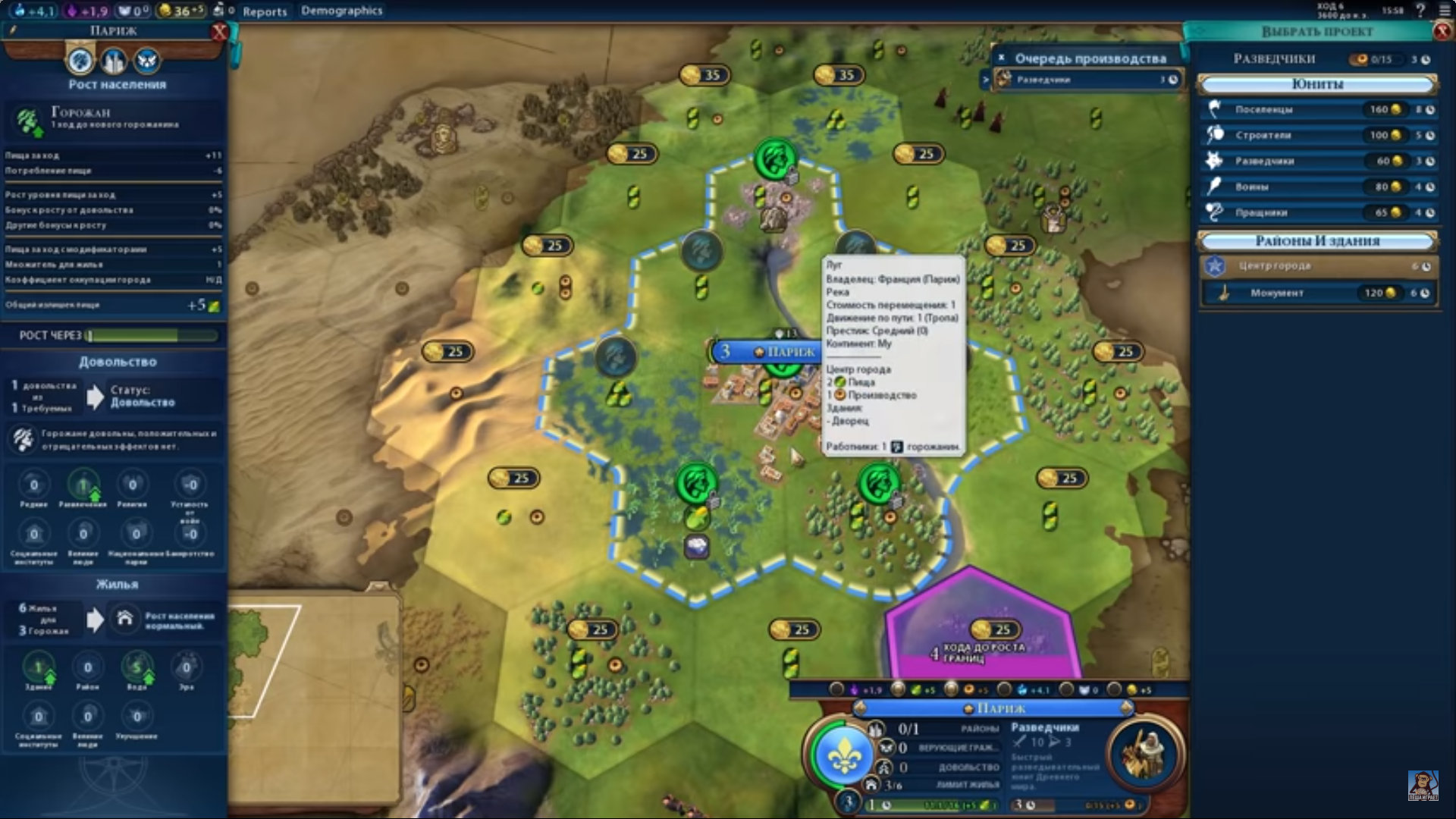
Task: Open the Reports screen
Action: coord(265,11)
